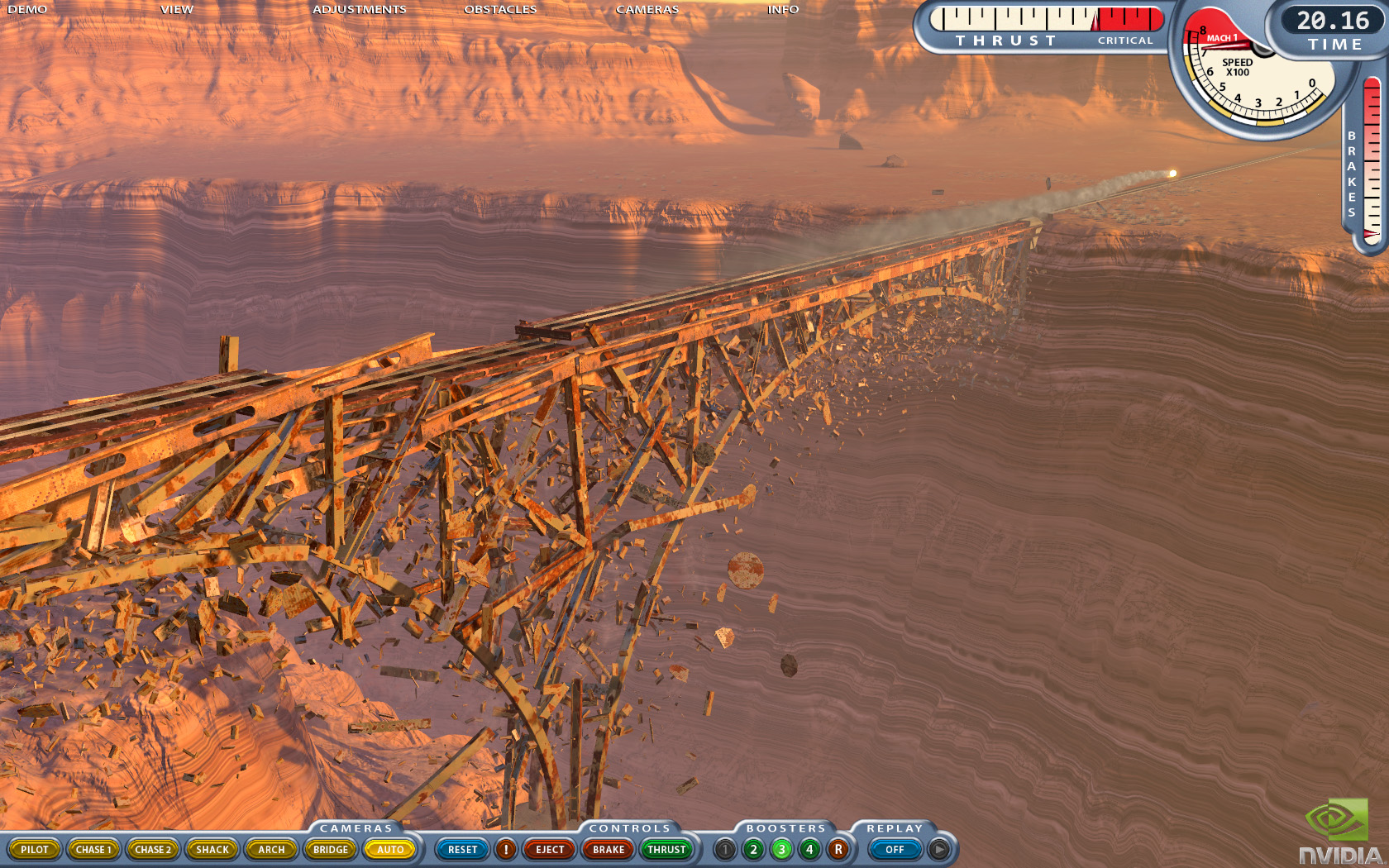The width and height of the screenshot is (1389, 868).
Task: Select the Chase 1 camera
Action: 93,849
